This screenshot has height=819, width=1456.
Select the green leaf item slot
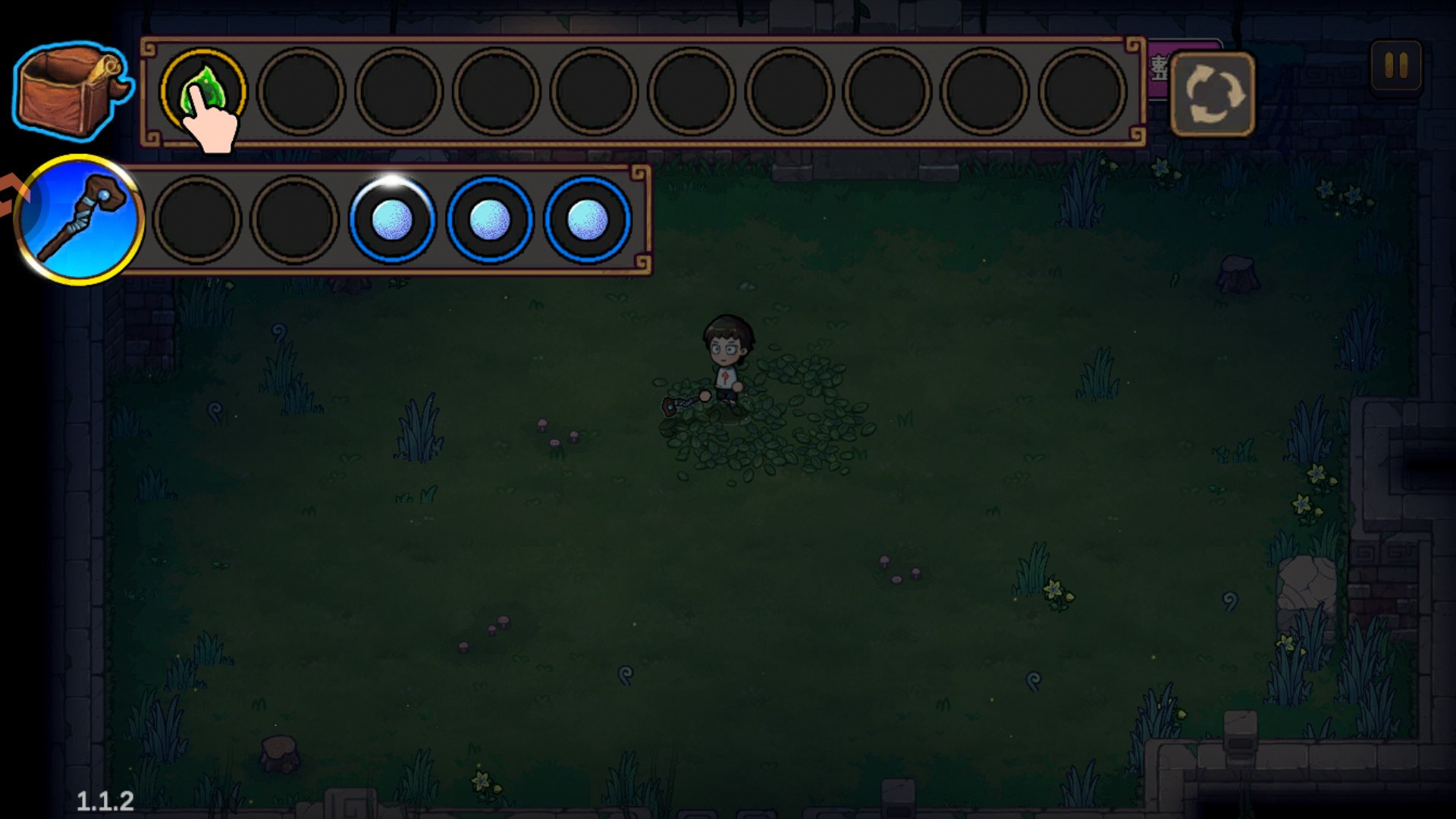[202, 91]
